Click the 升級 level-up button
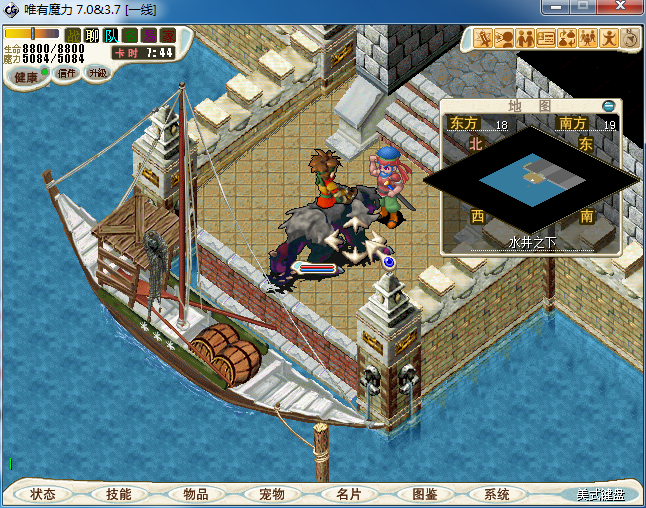646x508 pixels. (98, 73)
